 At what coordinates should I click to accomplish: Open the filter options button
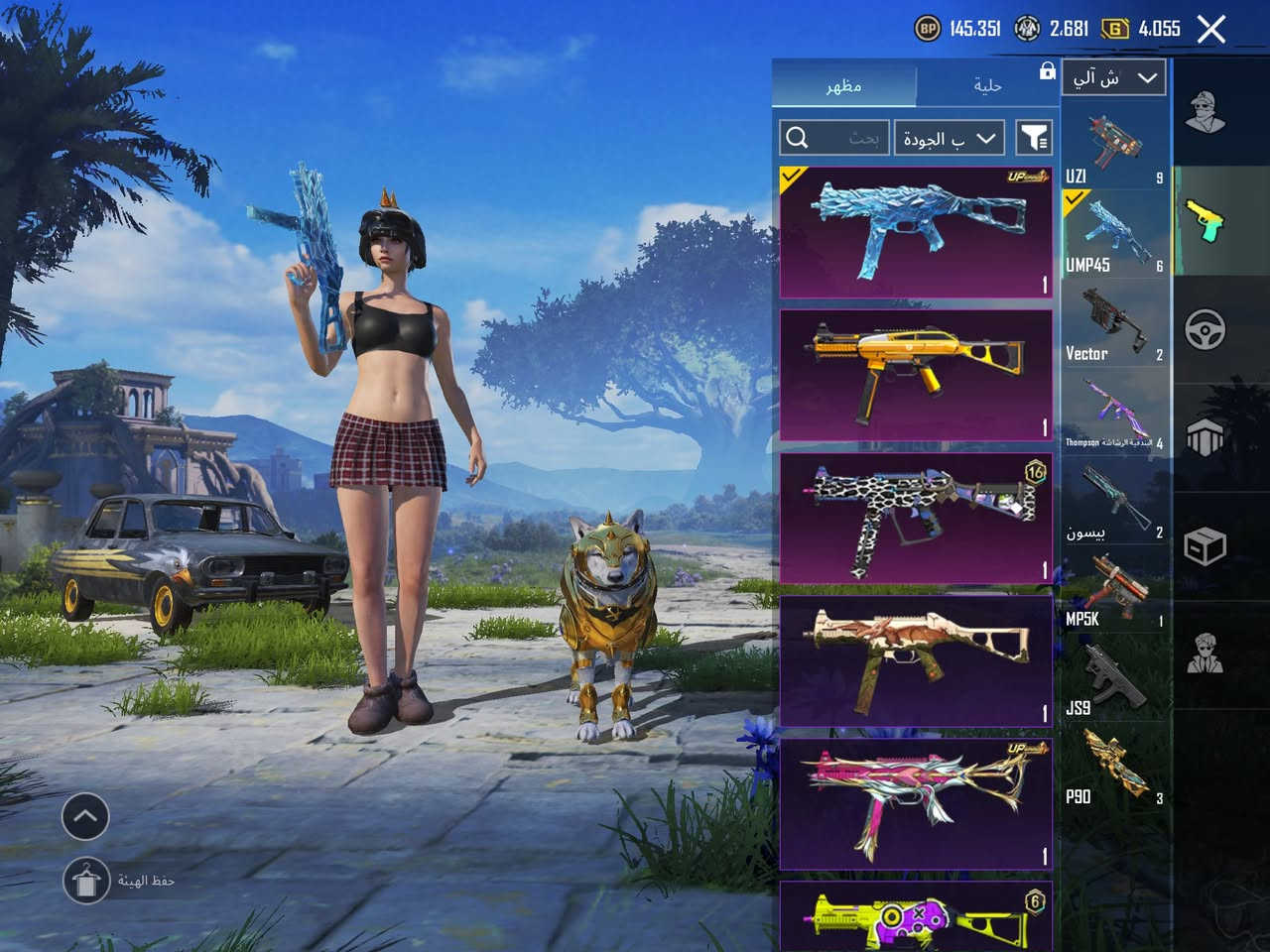[1033, 138]
